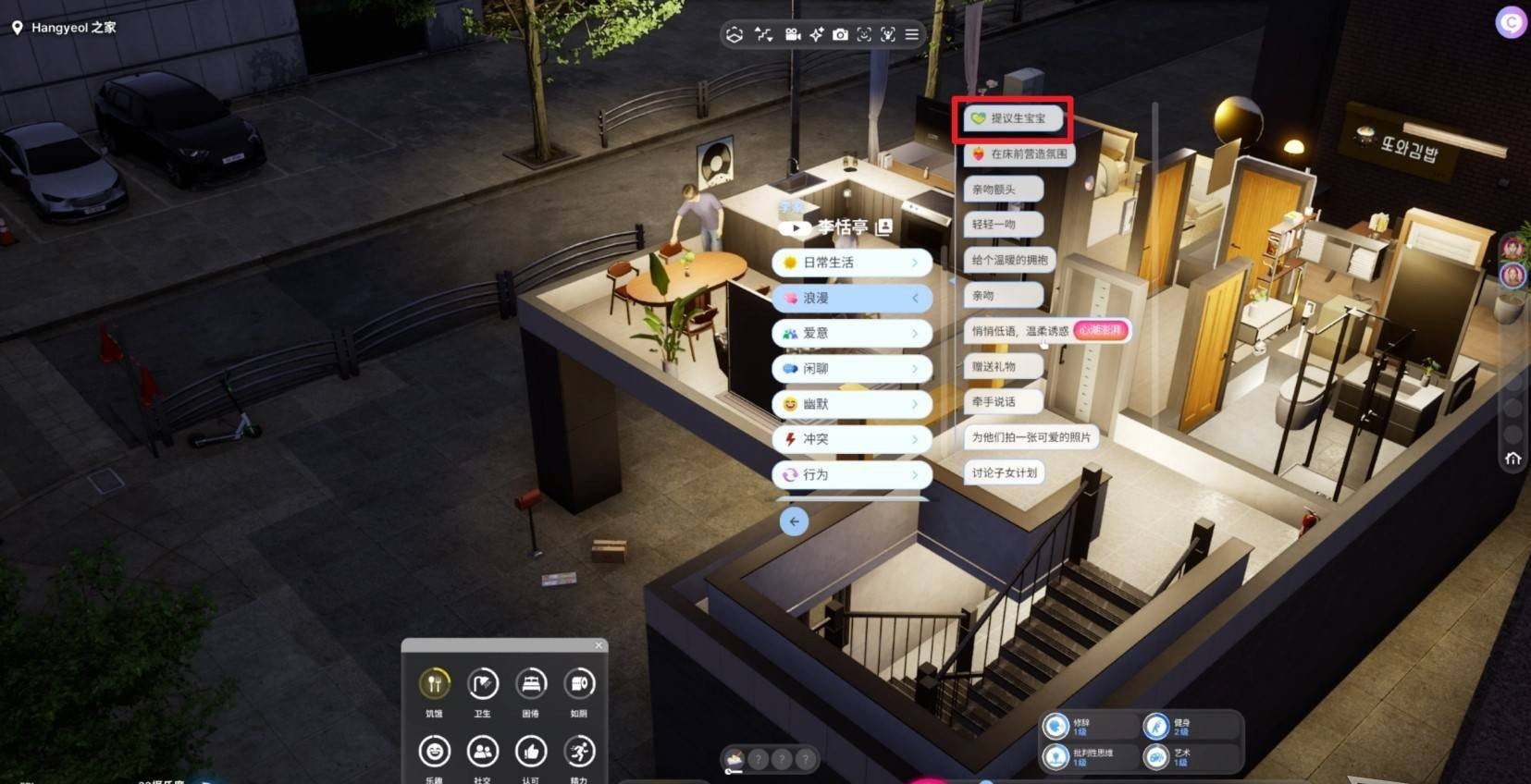The width and height of the screenshot is (1531, 784).
Task: Open the camera screenshot tool in top toolbar
Action: tap(840, 34)
